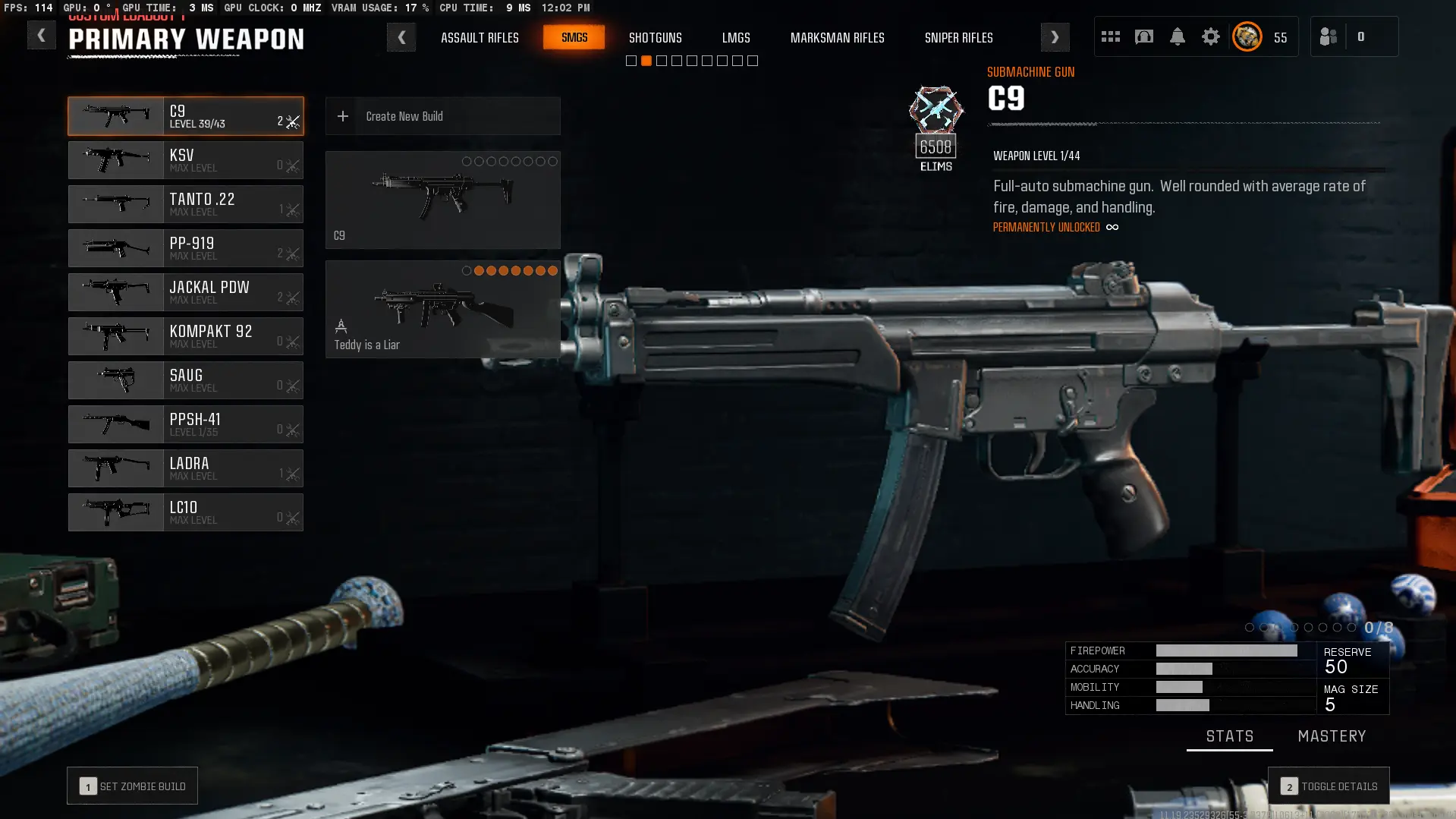Create a new weapon build
The height and width of the screenshot is (819, 1456).
tap(442, 116)
